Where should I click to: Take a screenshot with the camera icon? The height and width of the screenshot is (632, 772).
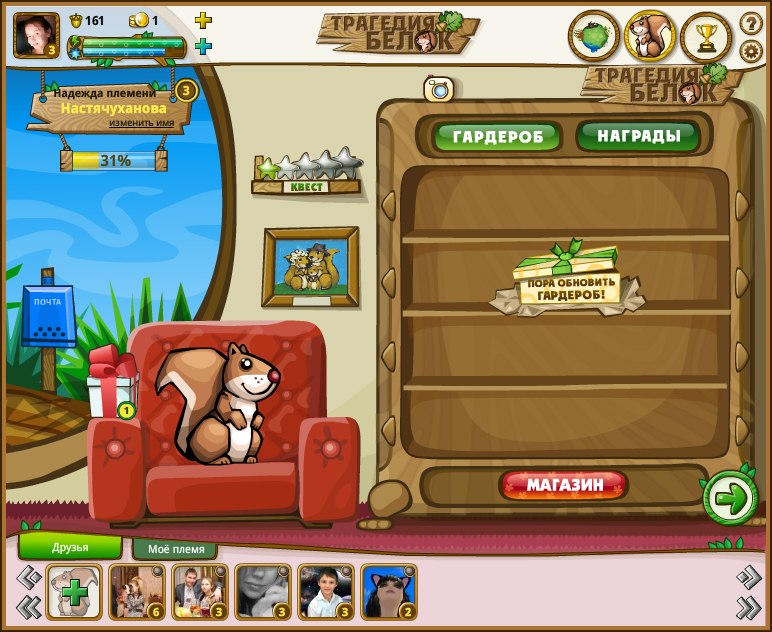point(439,89)
